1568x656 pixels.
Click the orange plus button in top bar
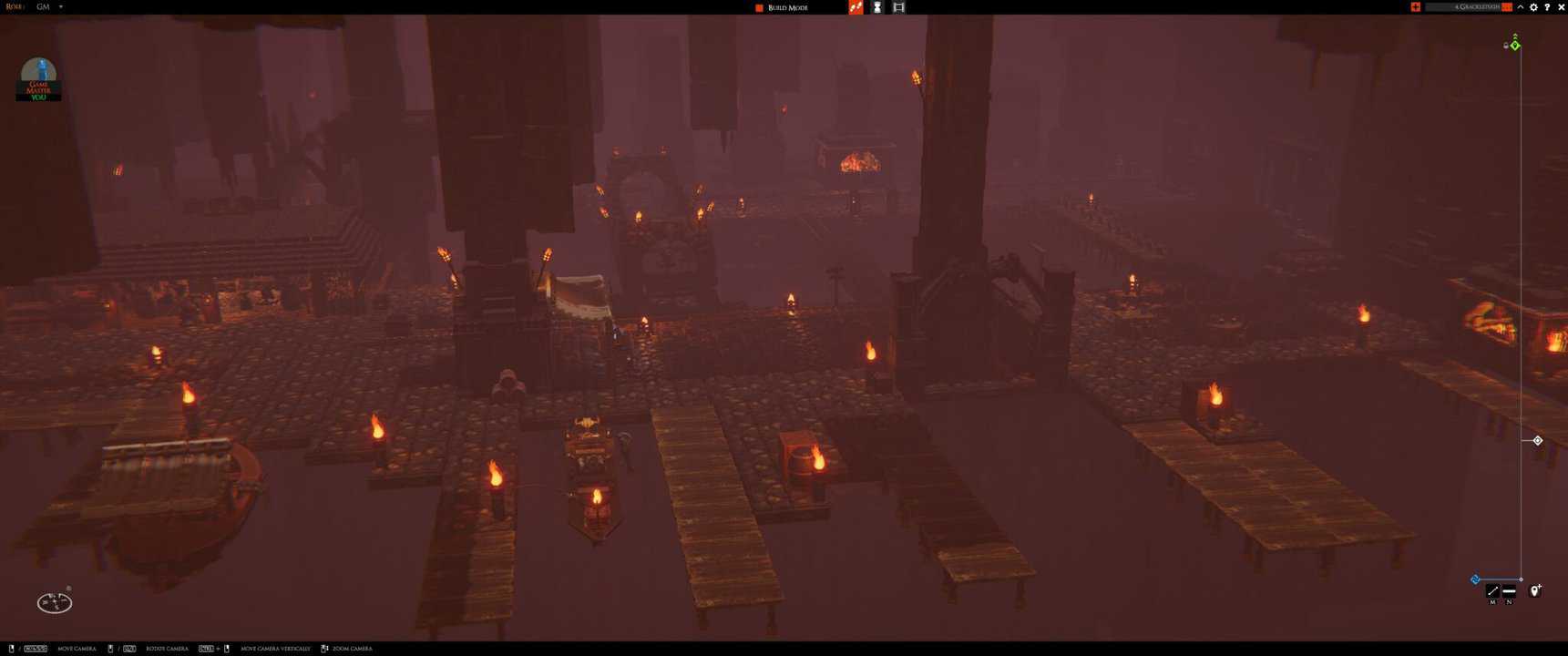point(1415,7)
